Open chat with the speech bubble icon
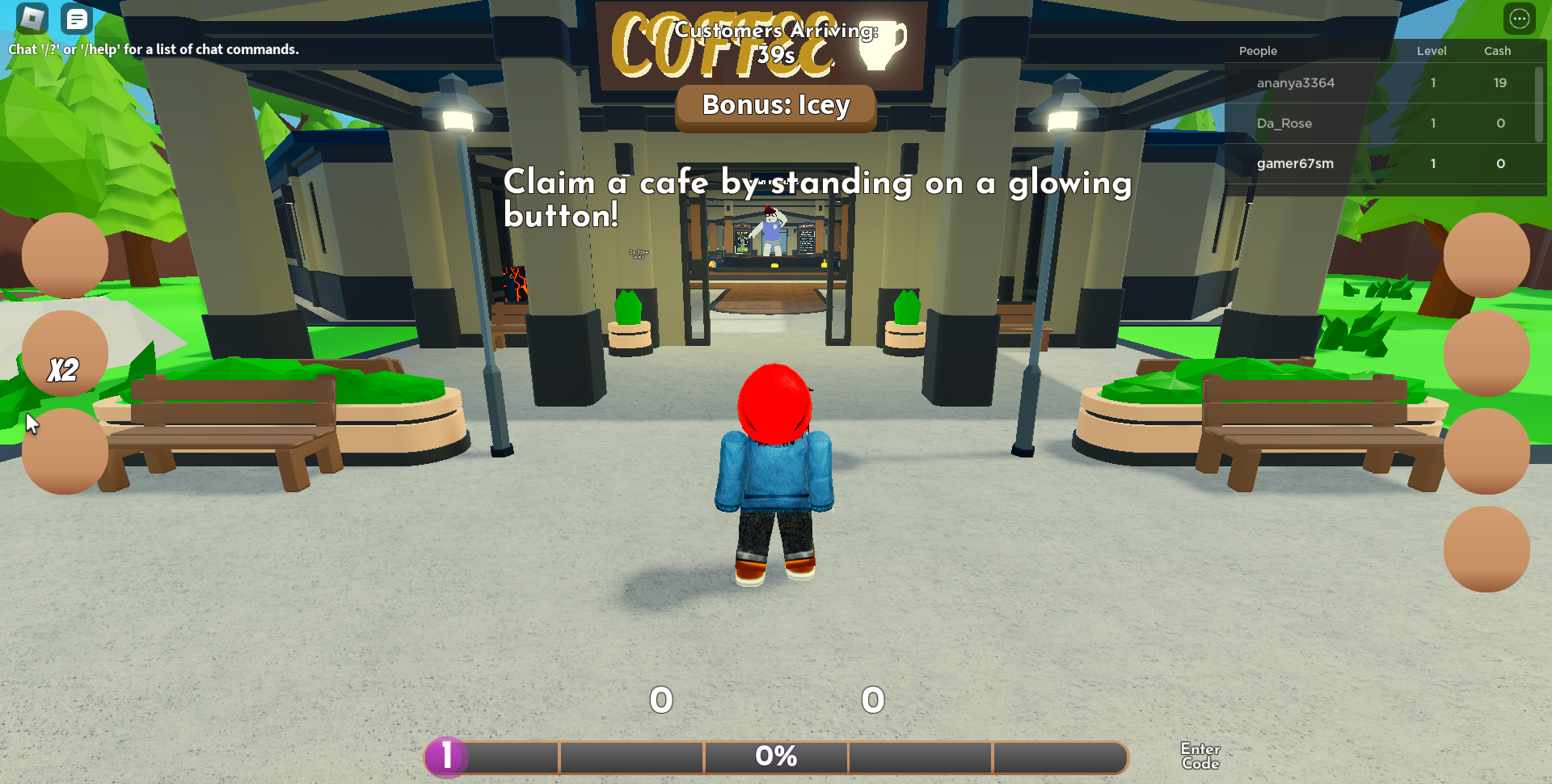 pyautogui.click(x=76, y=18)
